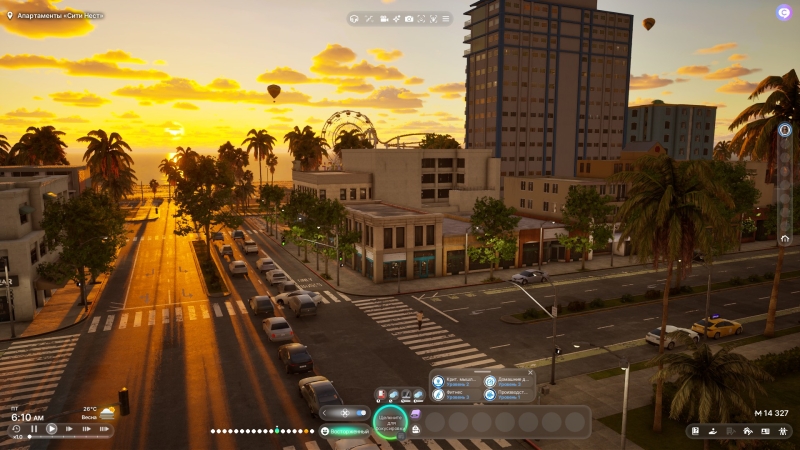Image resolution: width=800 pixels, height=450 pixels.
Task: Set game speed to normal play
Action: (x=52, y=429)
